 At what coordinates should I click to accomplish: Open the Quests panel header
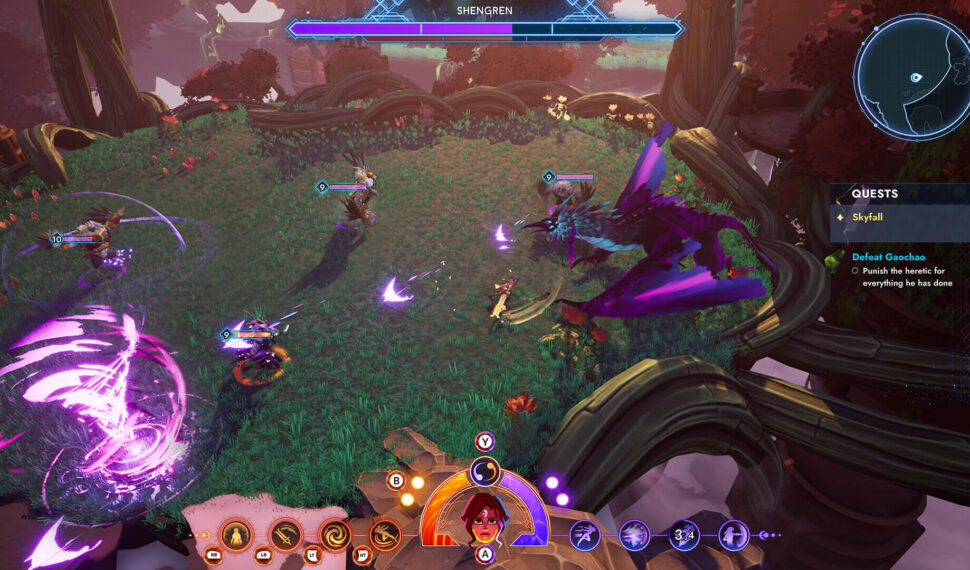point(875,193)
